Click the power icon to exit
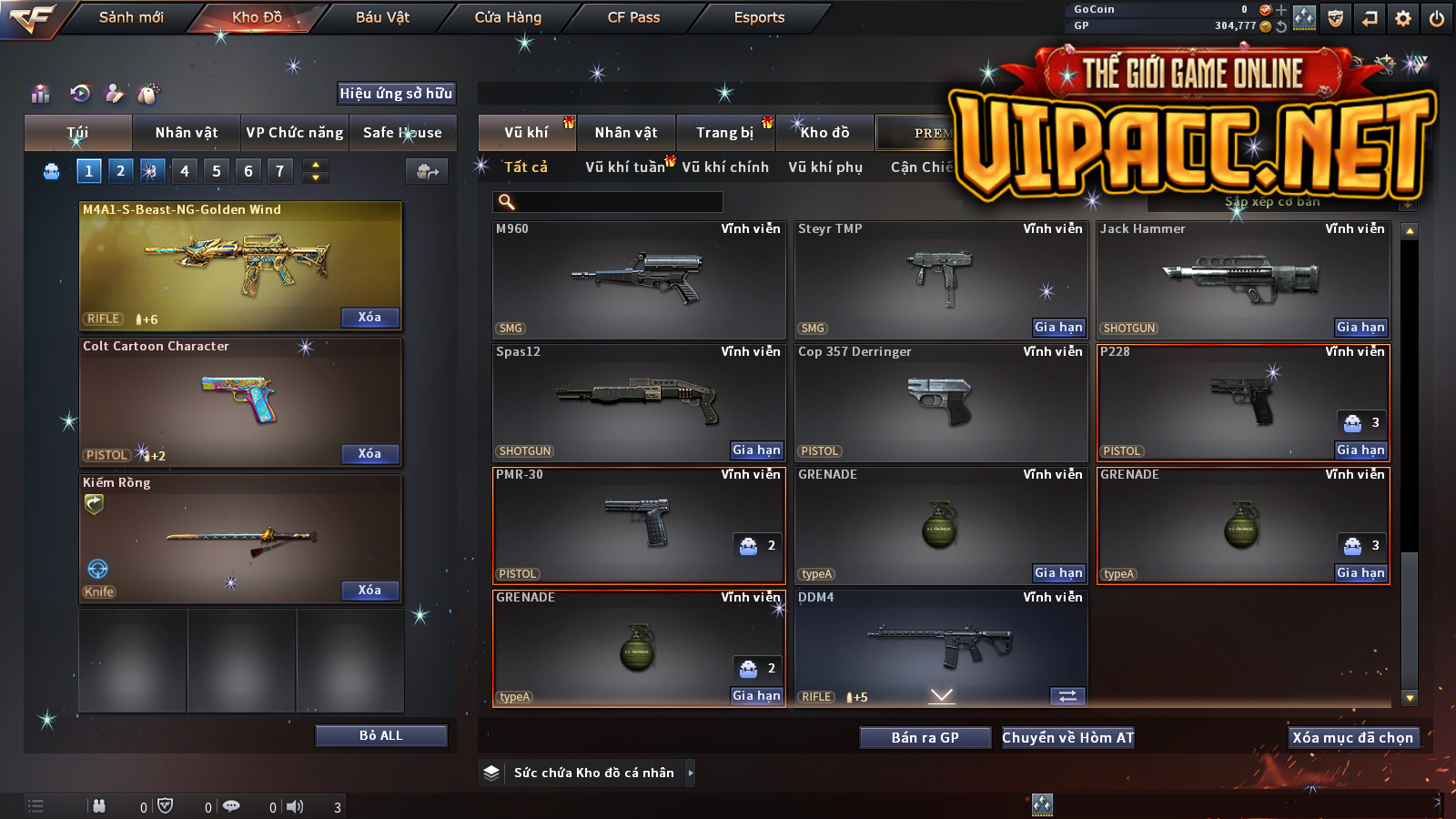The width and height of the screenshot is (1456, 819). click(1437, 18)
